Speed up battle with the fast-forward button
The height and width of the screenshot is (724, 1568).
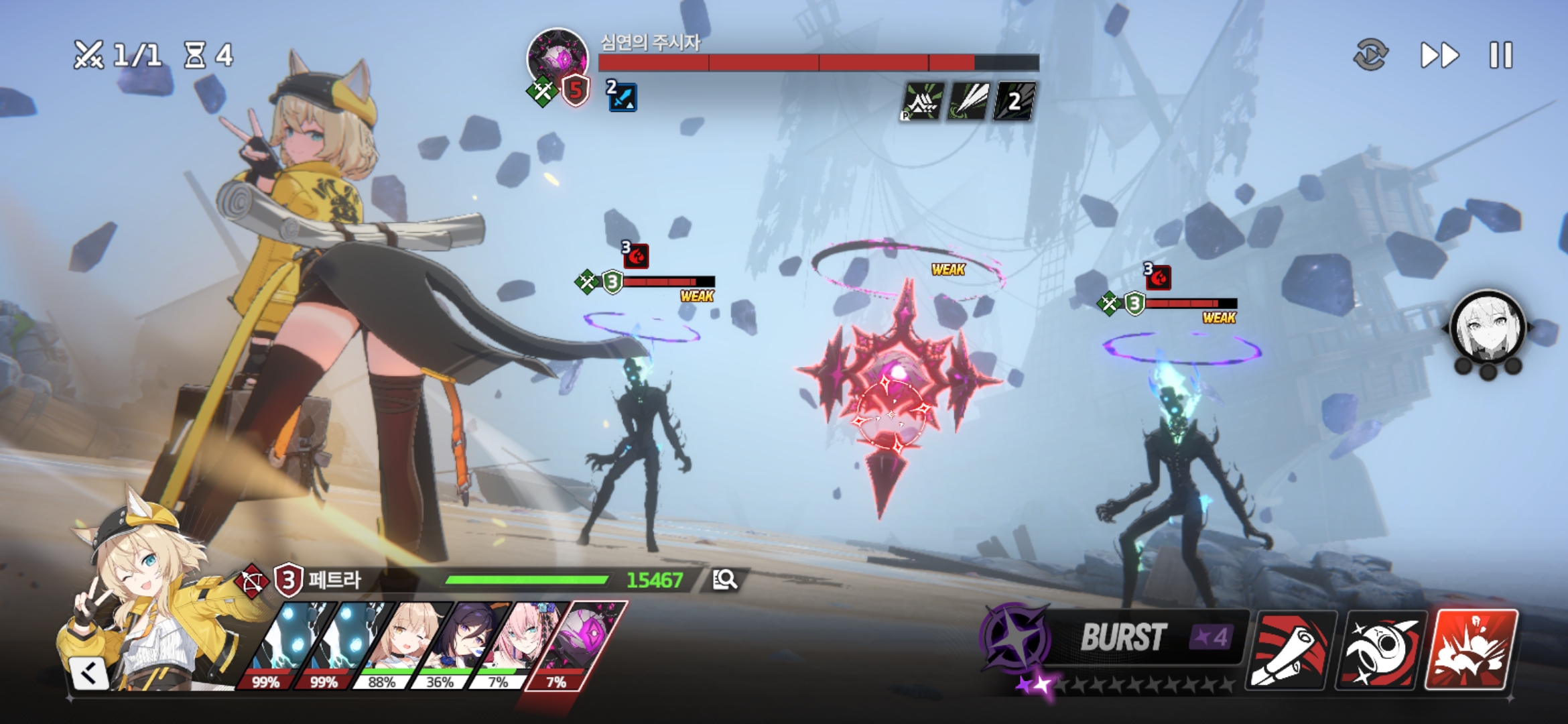[1439, 55]
